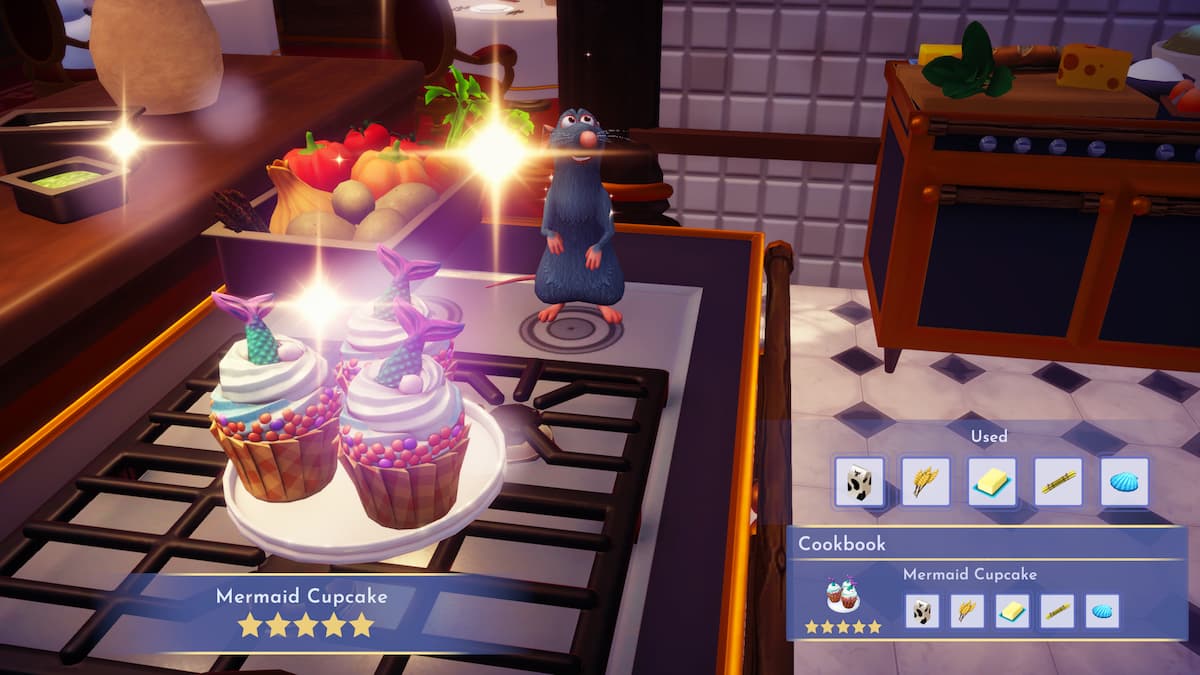Select the wheat slot under Used
The width and height of the screenshot is (1200, 675).
pyautogui.click(x=925, y=482)
